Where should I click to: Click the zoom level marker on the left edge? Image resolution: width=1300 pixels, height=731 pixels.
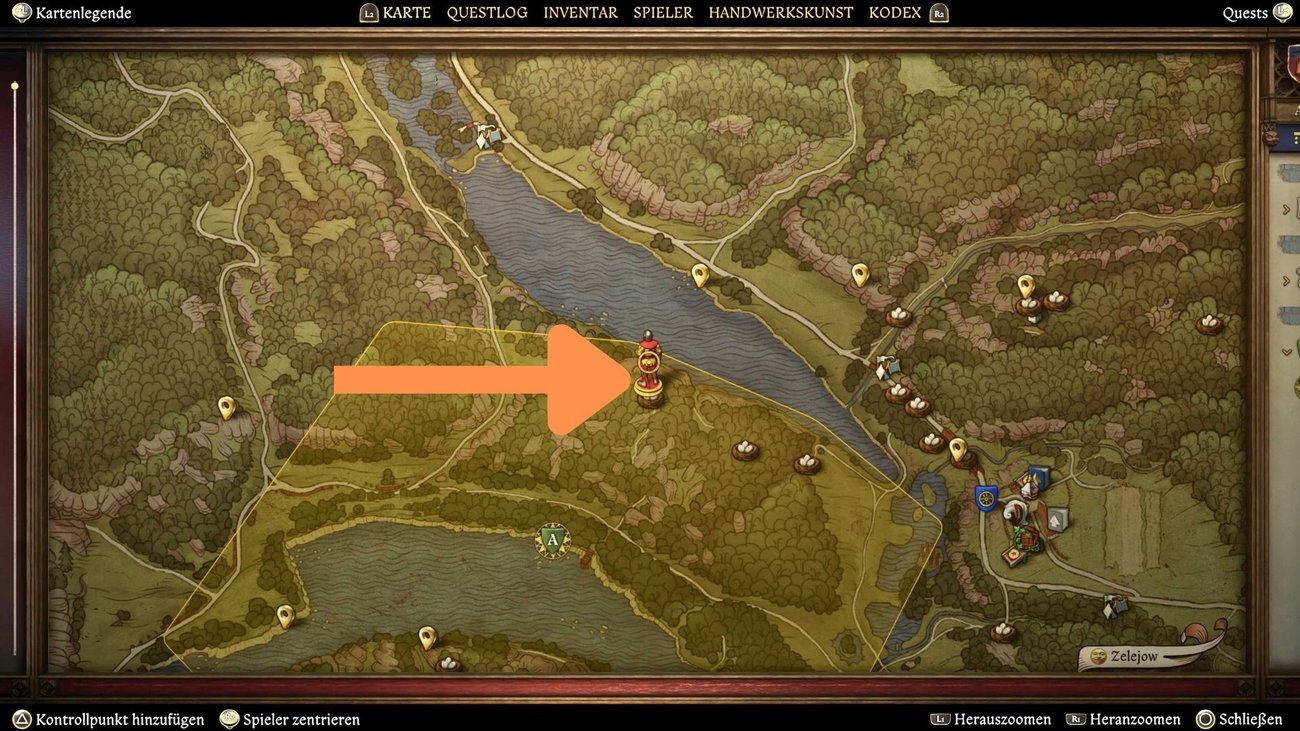click(x=14, y=86)
